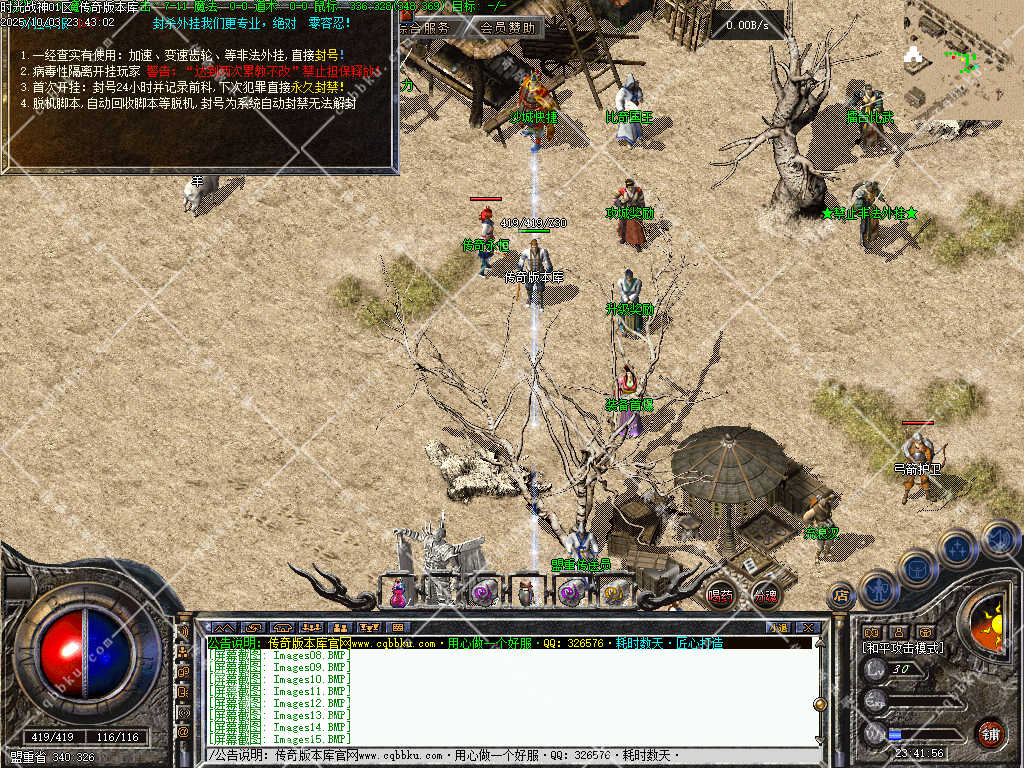This screenshot has width=1024, height=768.
Task: Click the 小退 logout button on chat bar
Action: (x=778, y=627)
